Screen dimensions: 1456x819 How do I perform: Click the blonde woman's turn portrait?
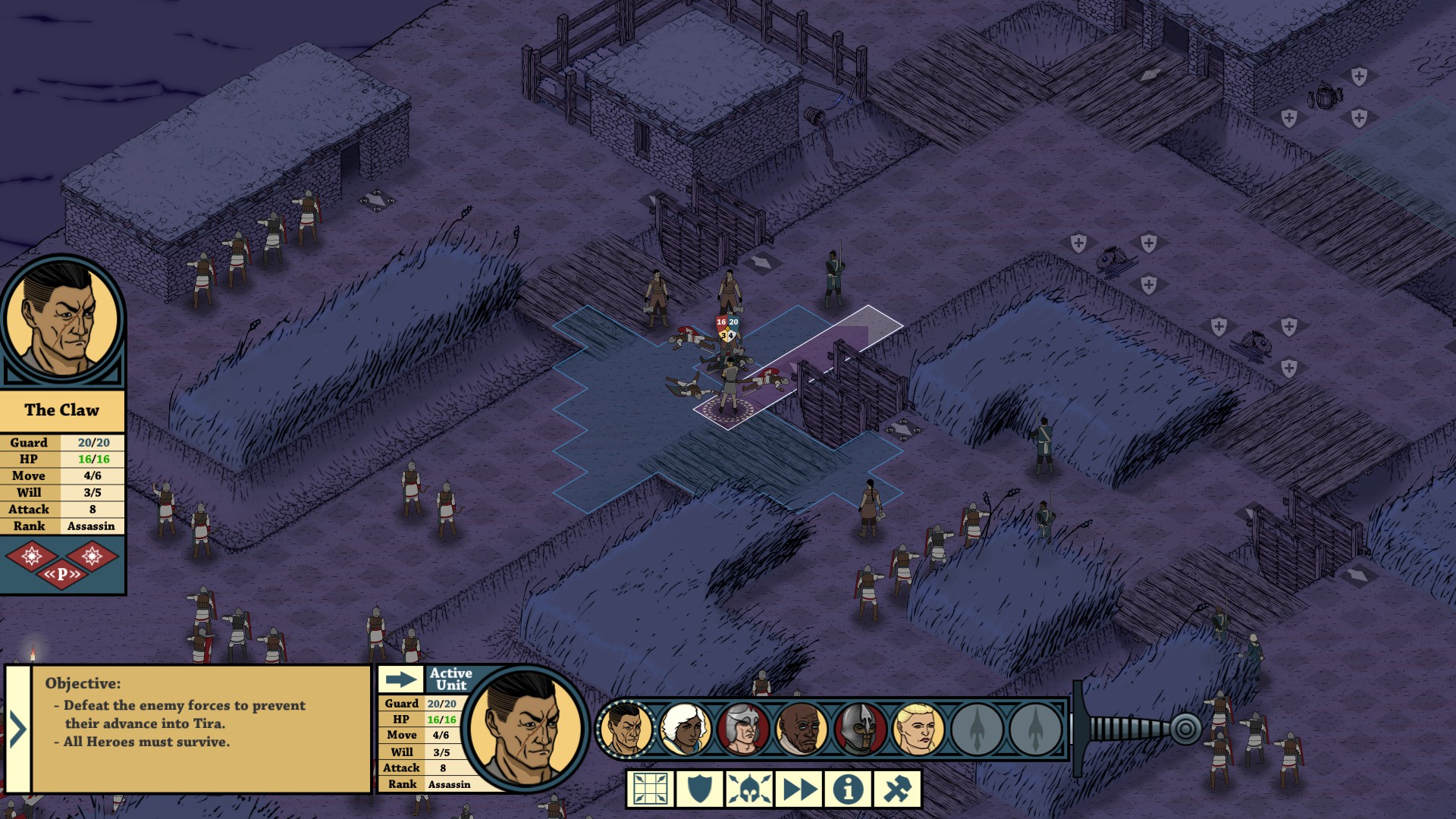pyautogui.click(x=918, y=730)
